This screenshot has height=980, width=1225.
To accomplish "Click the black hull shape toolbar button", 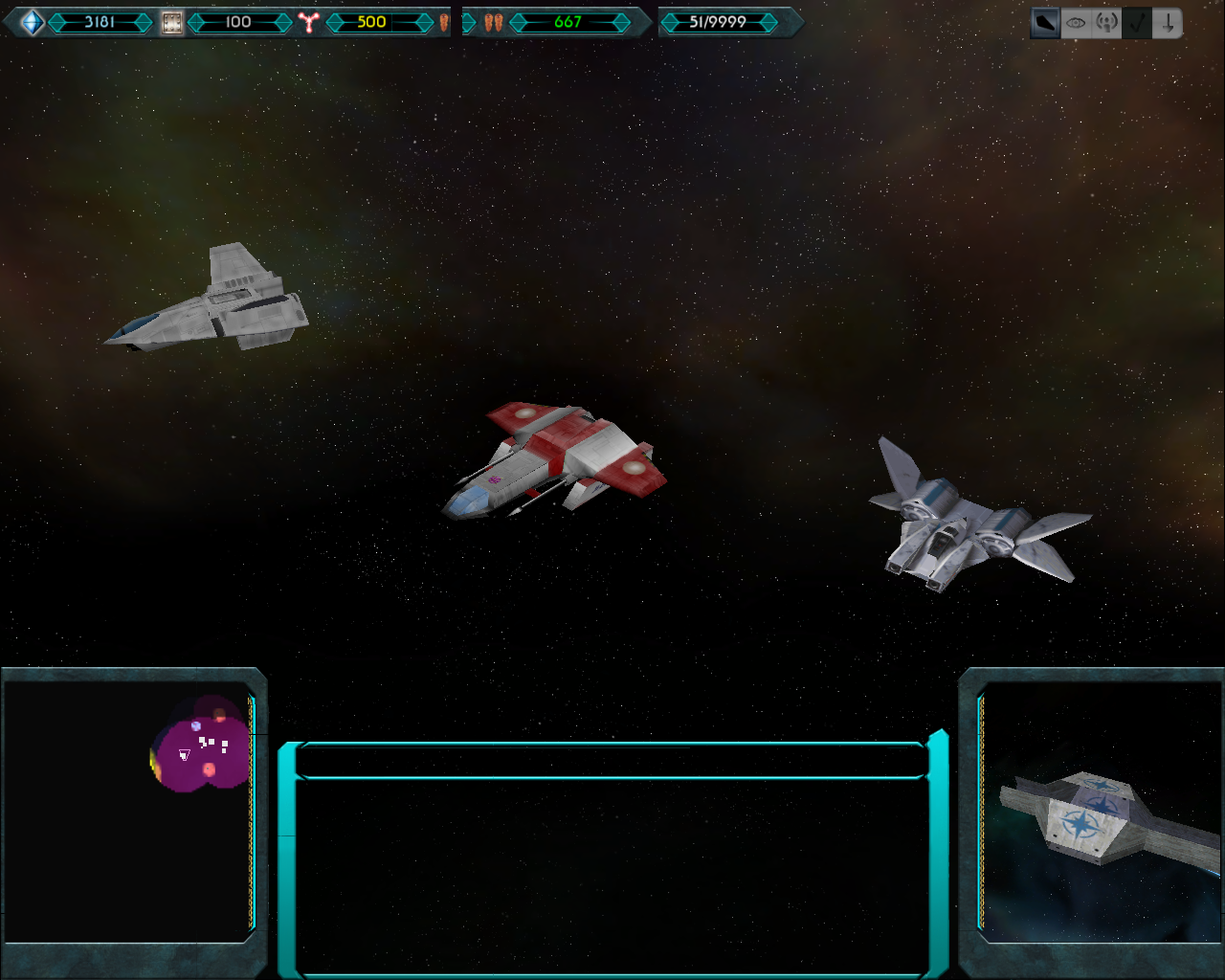I will (x=1045, y=23).
